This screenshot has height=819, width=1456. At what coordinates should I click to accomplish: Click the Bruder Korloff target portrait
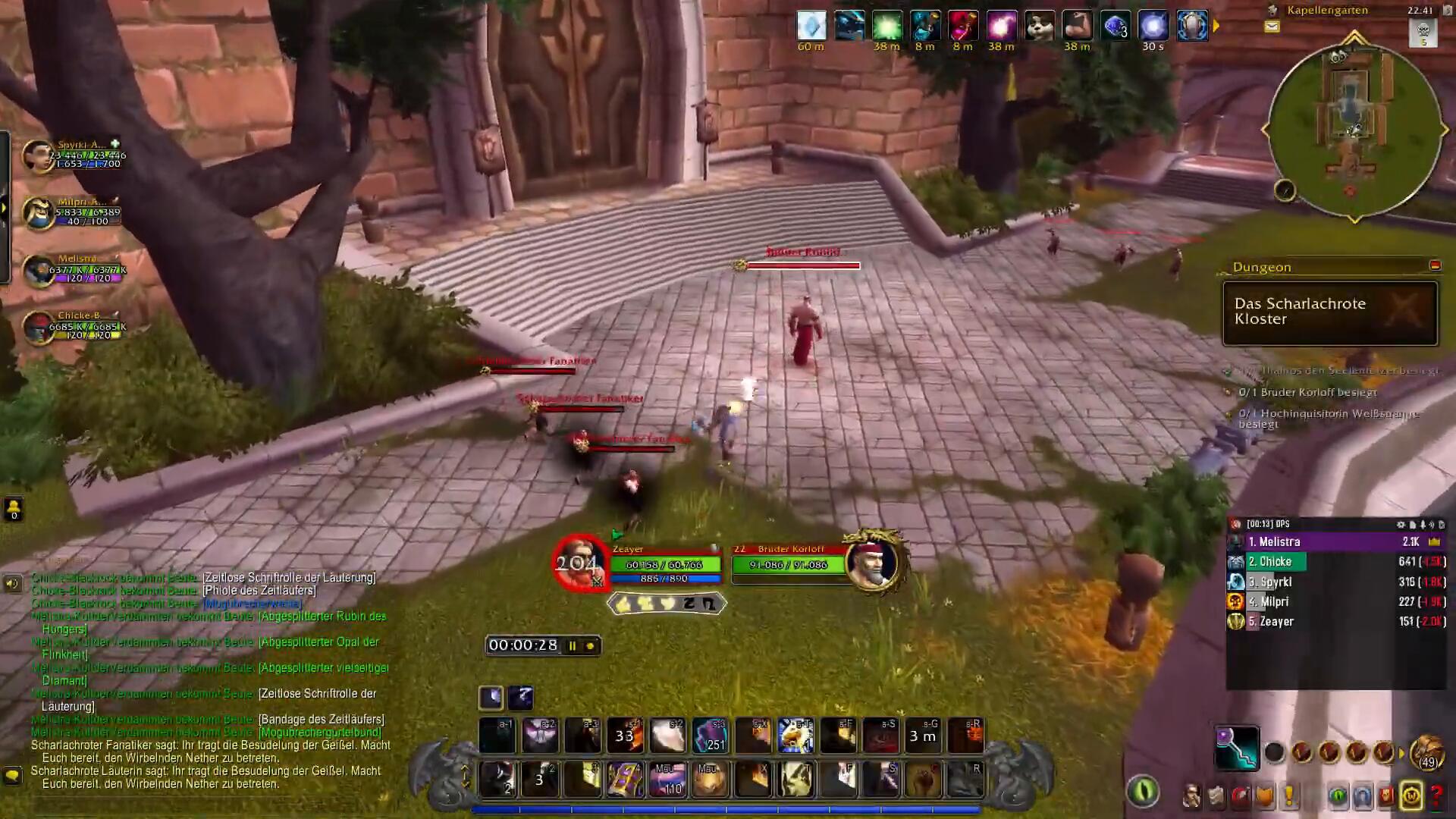pyautogui.click(x=871, y=563)
